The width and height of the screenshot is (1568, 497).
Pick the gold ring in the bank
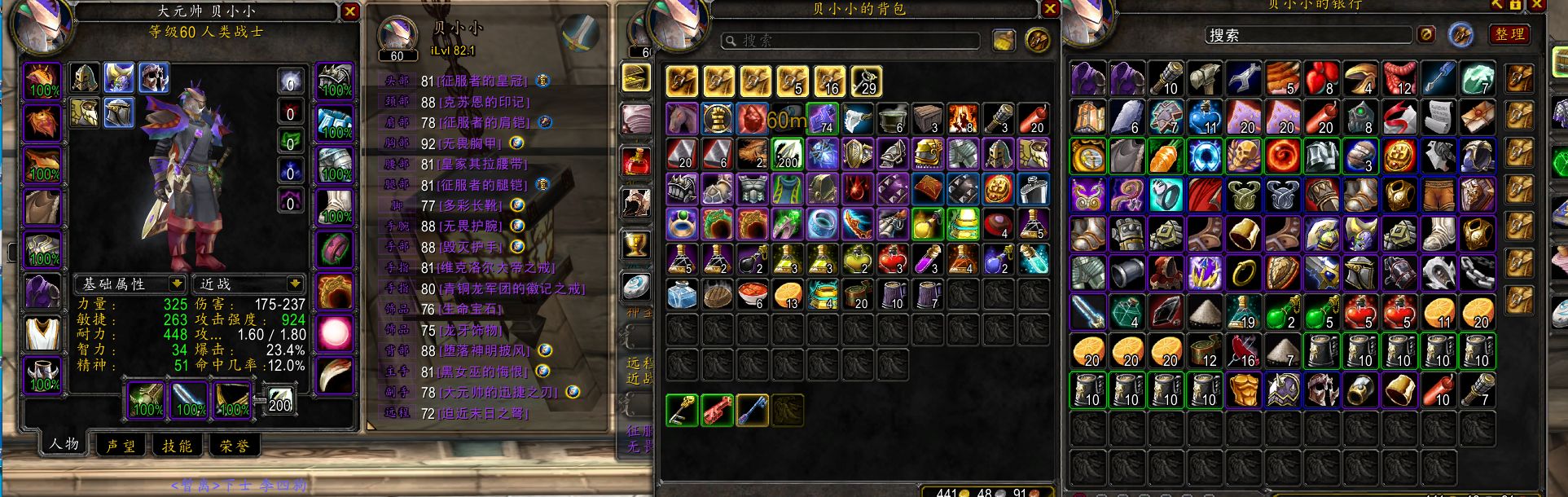[x=1244, y=273]
